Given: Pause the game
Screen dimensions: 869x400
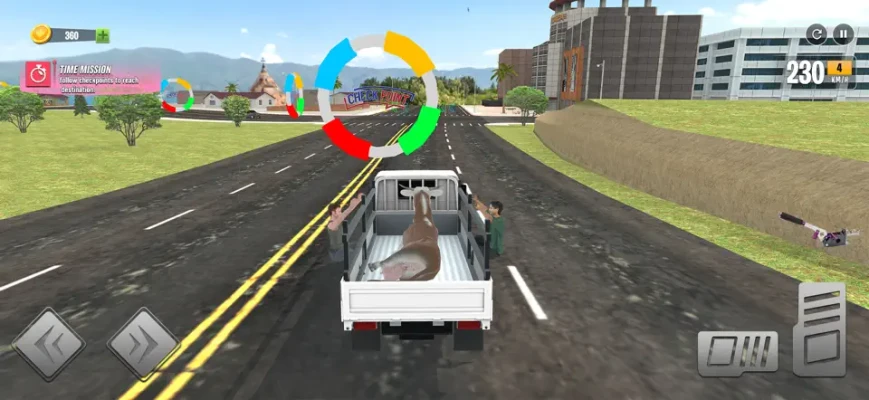Looking at the screenshot, I should tap(844, 34).
